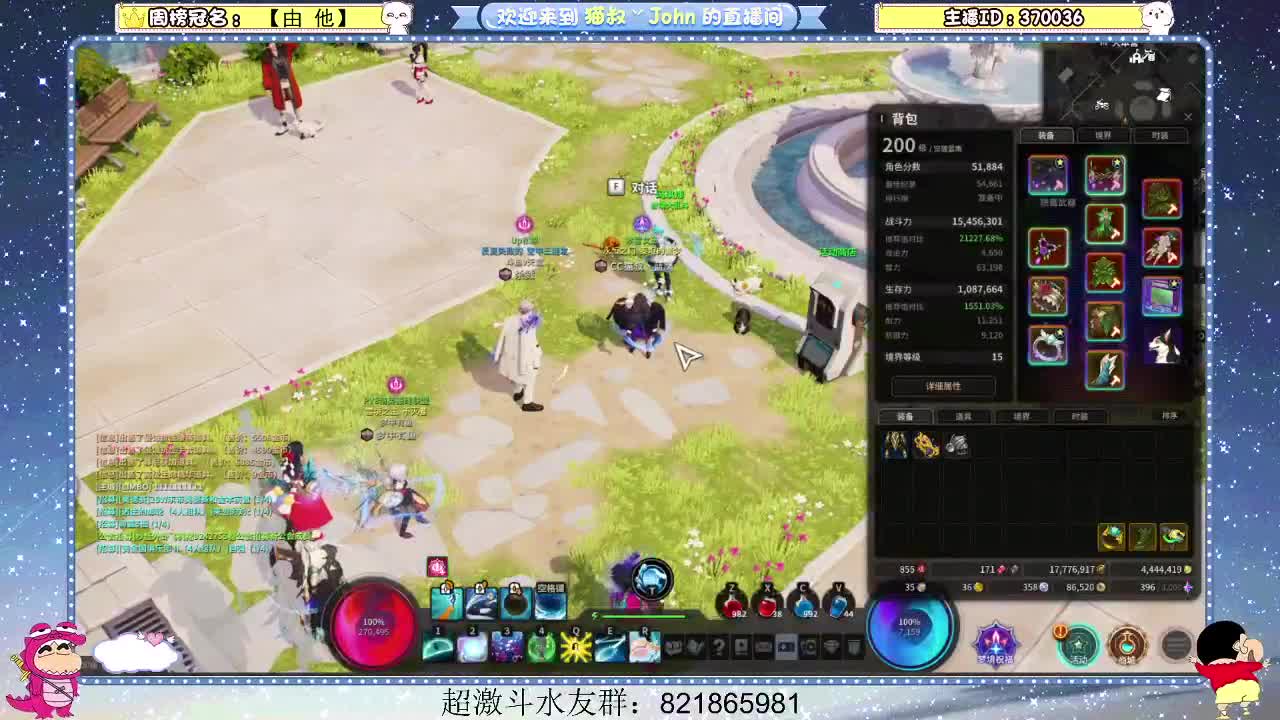This screenshot has height=720, width=1280.
Task: Click the hamburger menu icon in bottom-right corner
Action: (1175, 645)
